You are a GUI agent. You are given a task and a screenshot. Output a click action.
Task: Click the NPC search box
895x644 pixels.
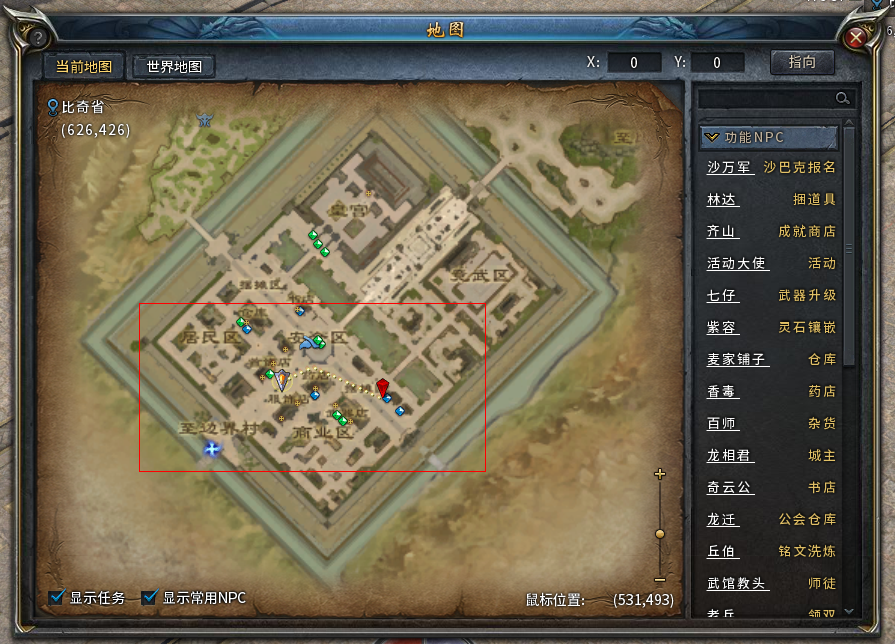767,98
